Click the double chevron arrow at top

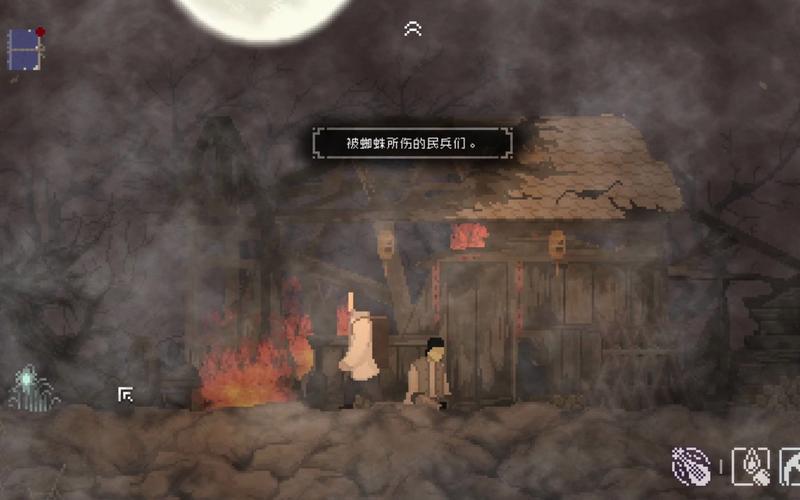(412, 30)
